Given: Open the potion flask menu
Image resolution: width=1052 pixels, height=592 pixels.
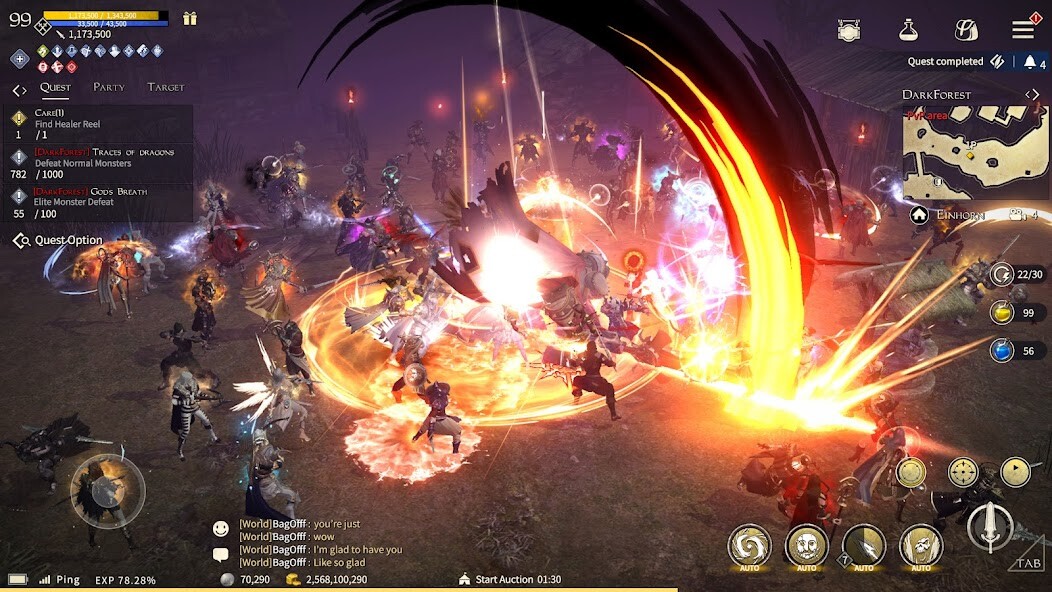Looking at the screenshot, I should click(x=908, y=30).
